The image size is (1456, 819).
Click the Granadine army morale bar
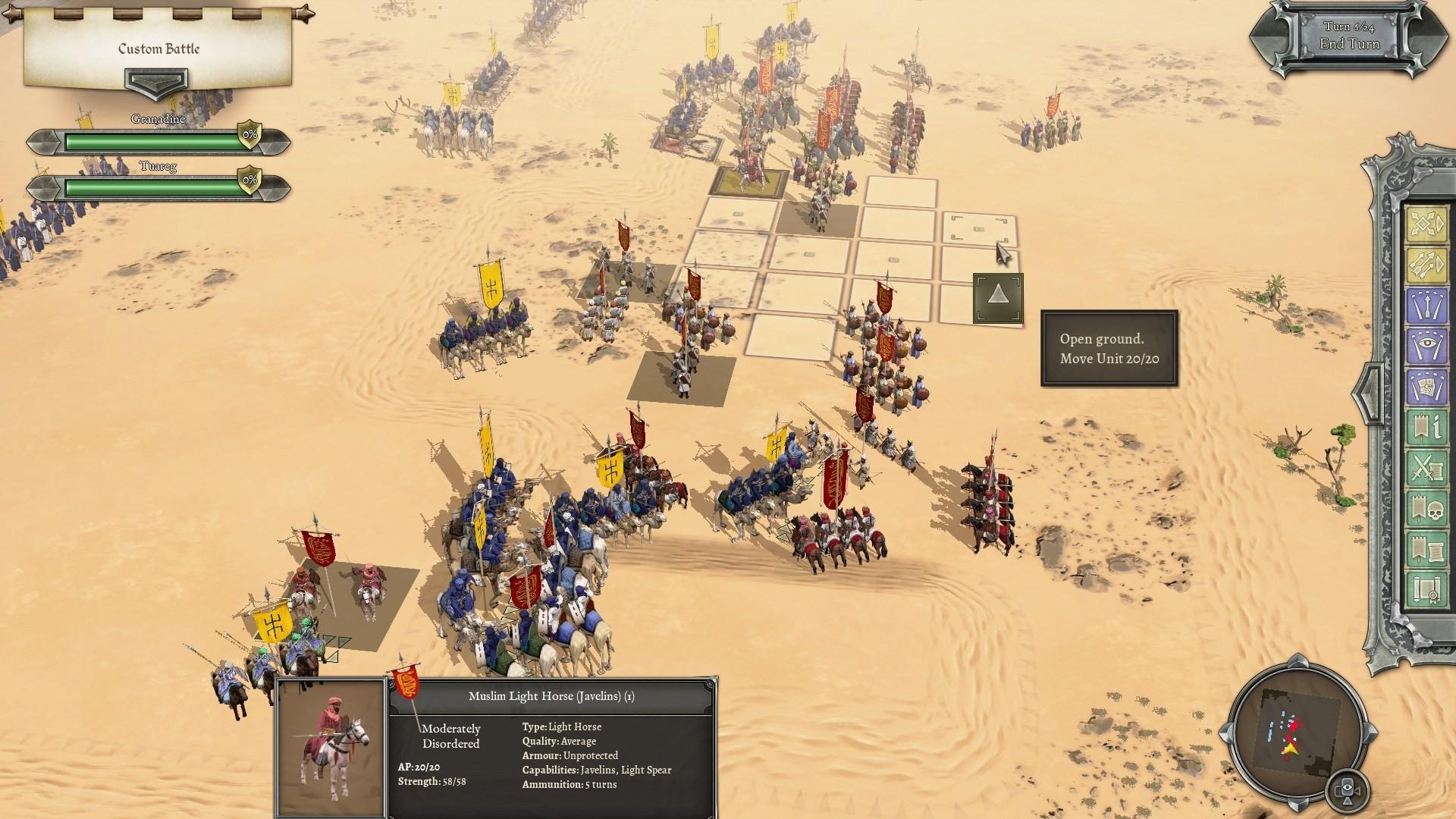point(152,140)
